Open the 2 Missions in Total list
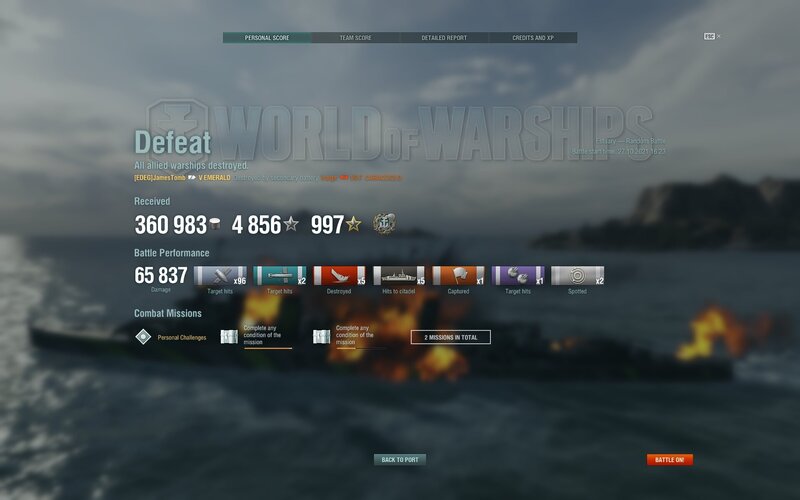 [x=450, y=337]
